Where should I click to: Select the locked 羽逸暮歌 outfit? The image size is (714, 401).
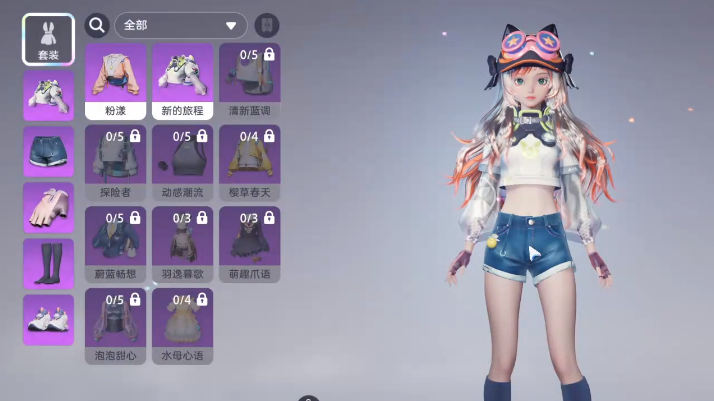pos(182,244)
